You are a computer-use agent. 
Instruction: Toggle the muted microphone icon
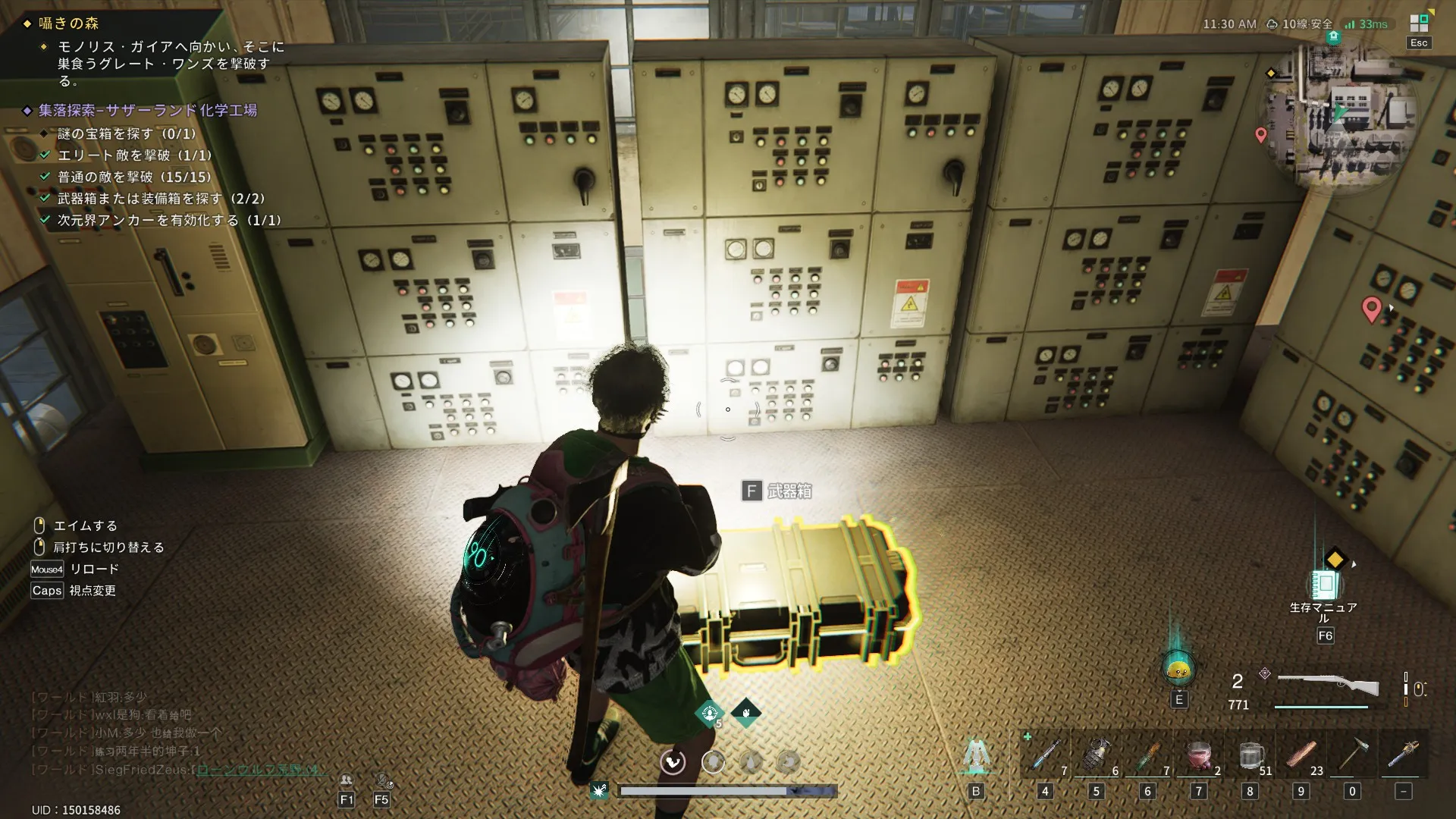click(x=382, y=780)
